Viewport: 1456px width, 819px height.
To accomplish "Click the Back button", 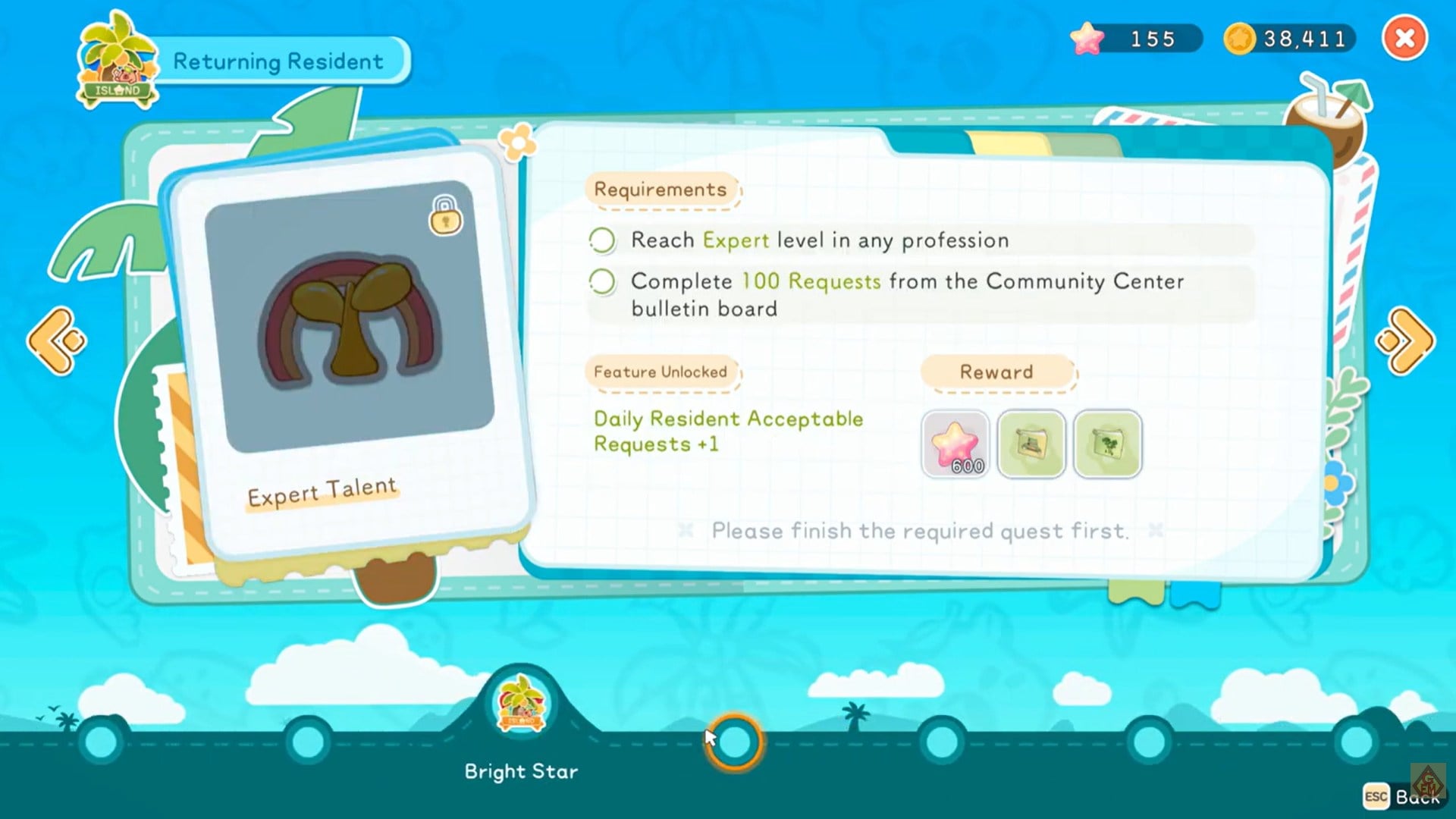I will (1403, 796).
